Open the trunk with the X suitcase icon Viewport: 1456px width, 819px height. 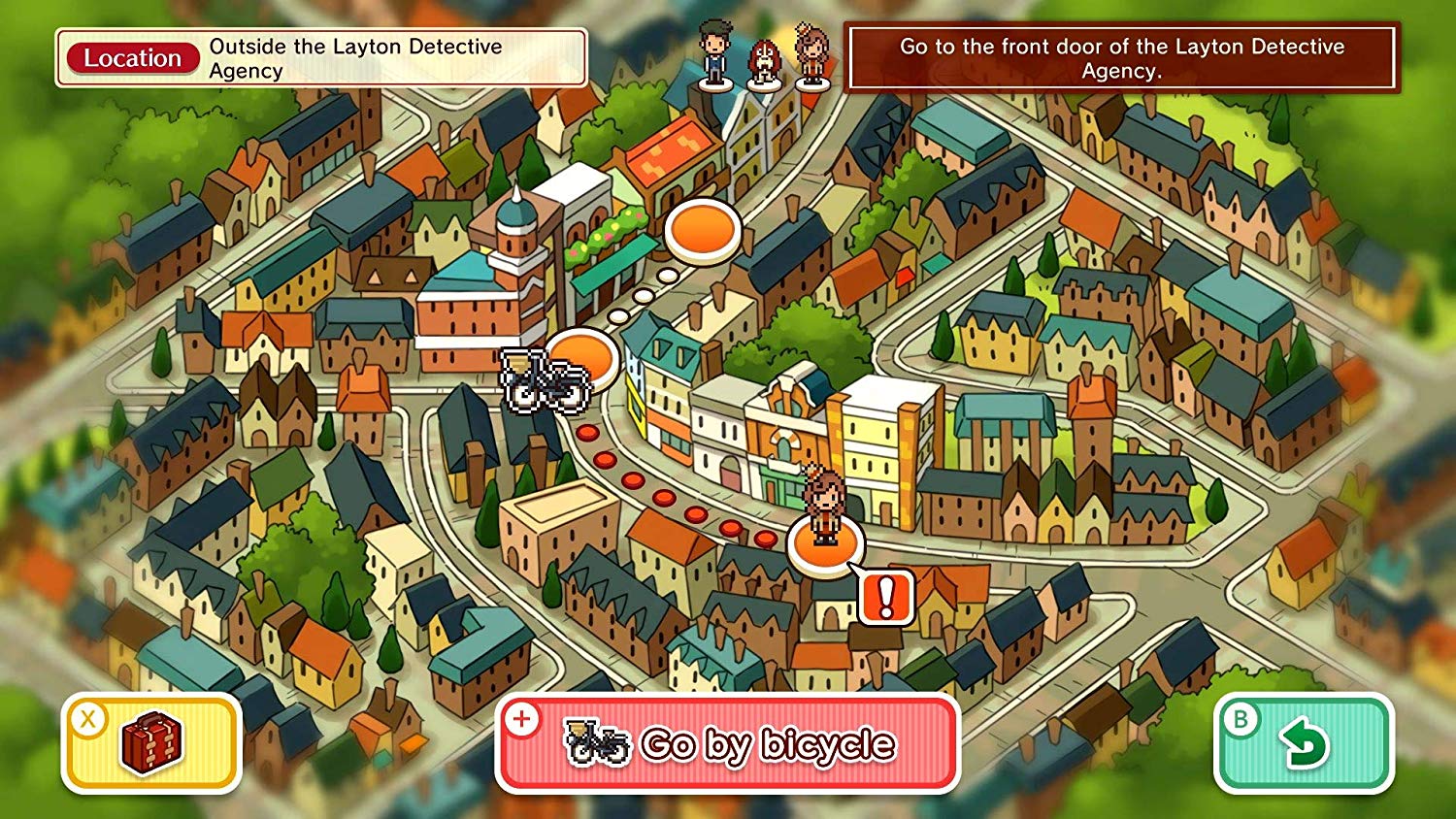tap(150, 742)
